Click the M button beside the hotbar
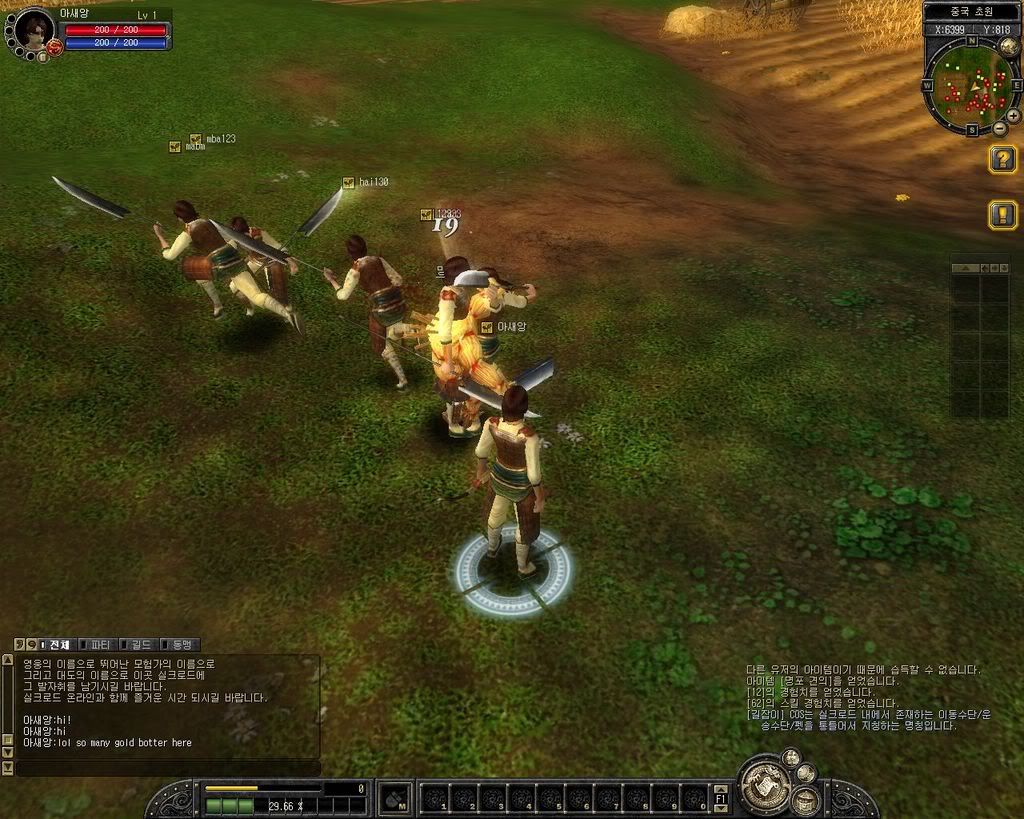This screenshot has width=1024, height=819. [x=395, y=798]
